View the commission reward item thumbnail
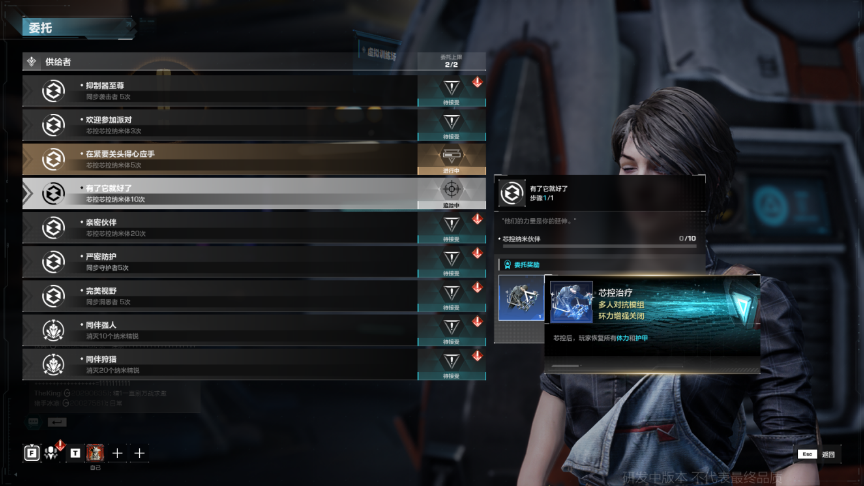The height and width of the screenshot is (486, 864). 519,300
